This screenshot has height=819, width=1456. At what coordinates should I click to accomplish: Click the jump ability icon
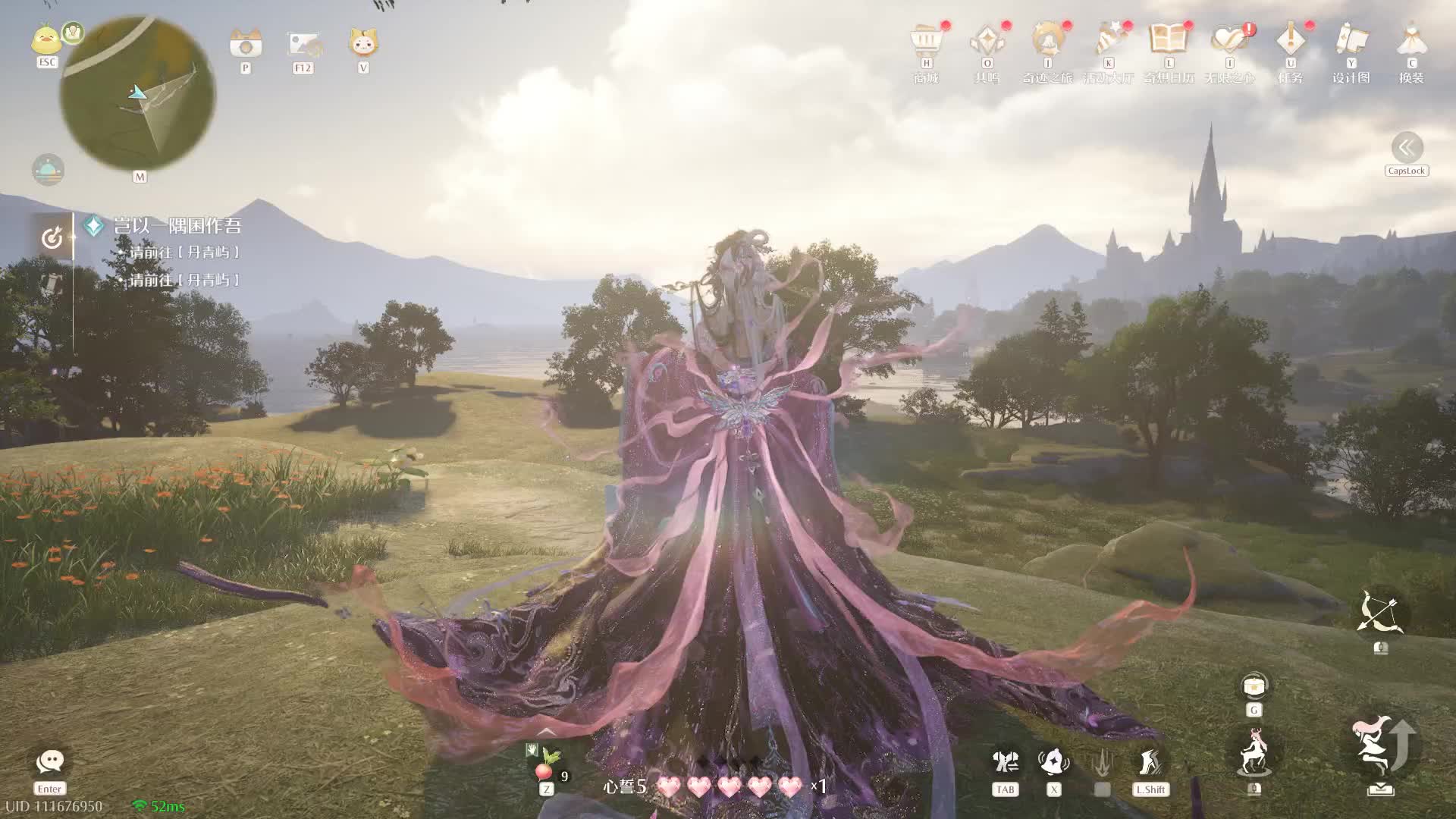pos(1379,747)
